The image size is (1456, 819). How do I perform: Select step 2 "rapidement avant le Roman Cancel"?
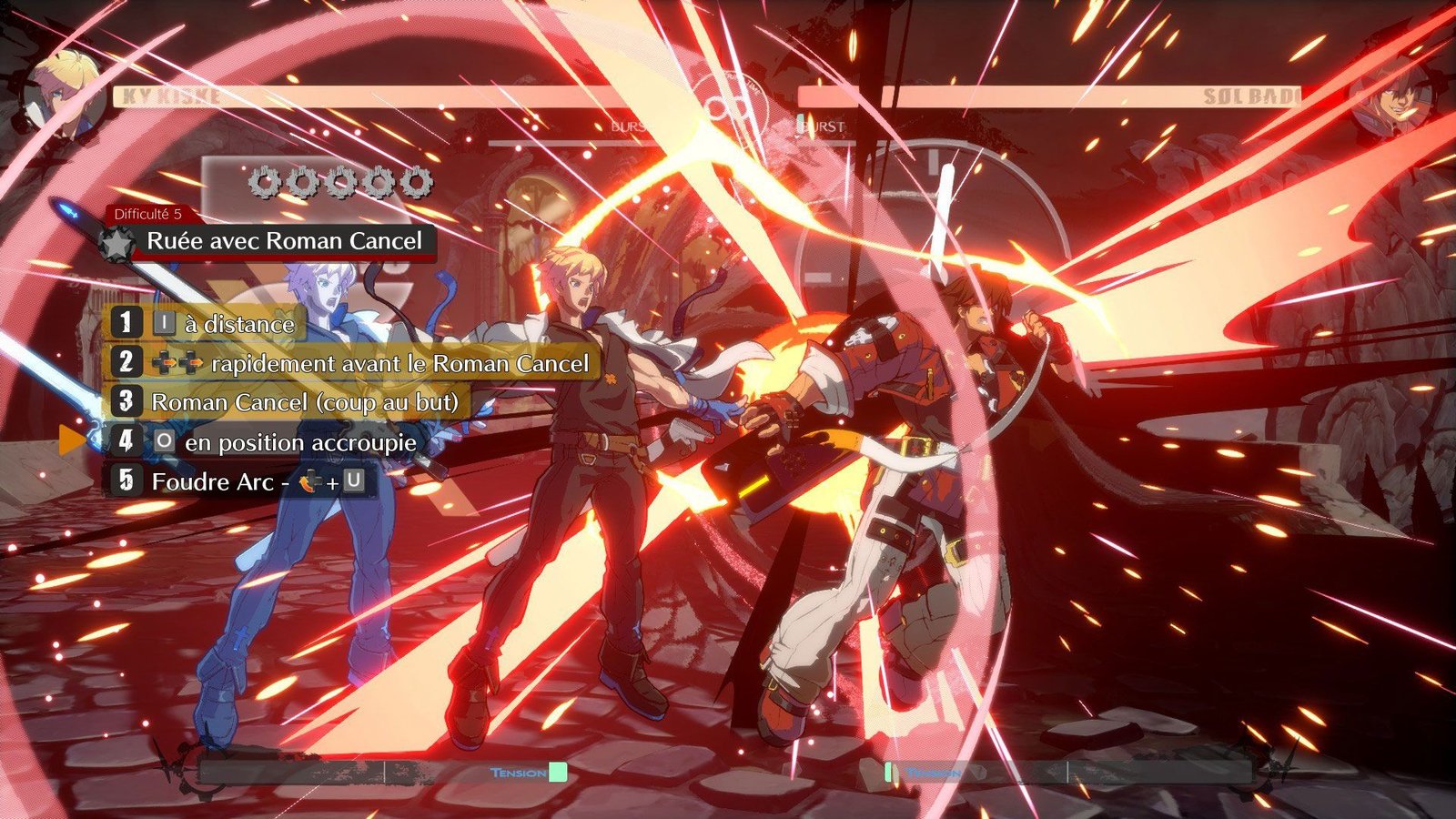pyautogui.click(x=353, y=363)
